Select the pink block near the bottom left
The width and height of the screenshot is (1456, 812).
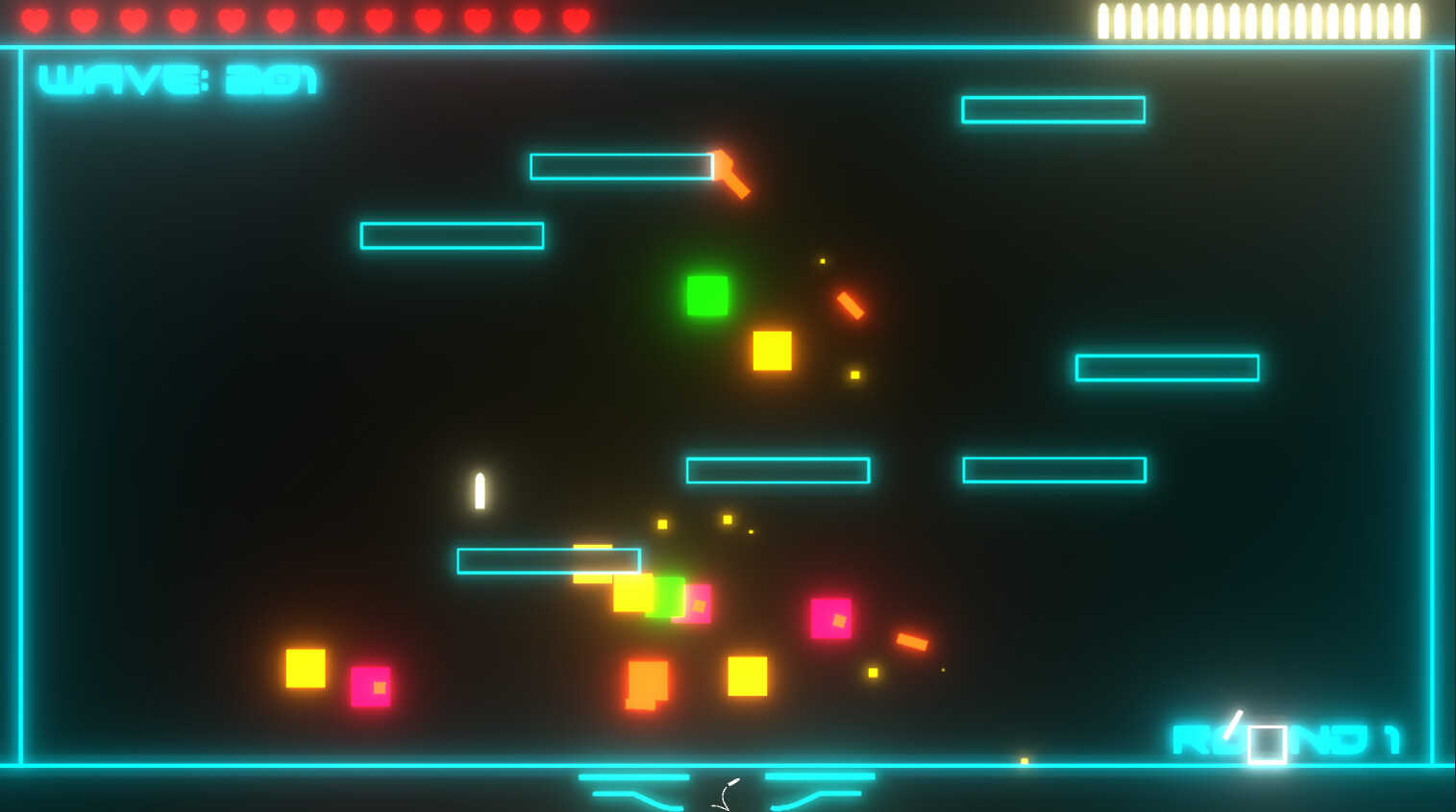370,687
